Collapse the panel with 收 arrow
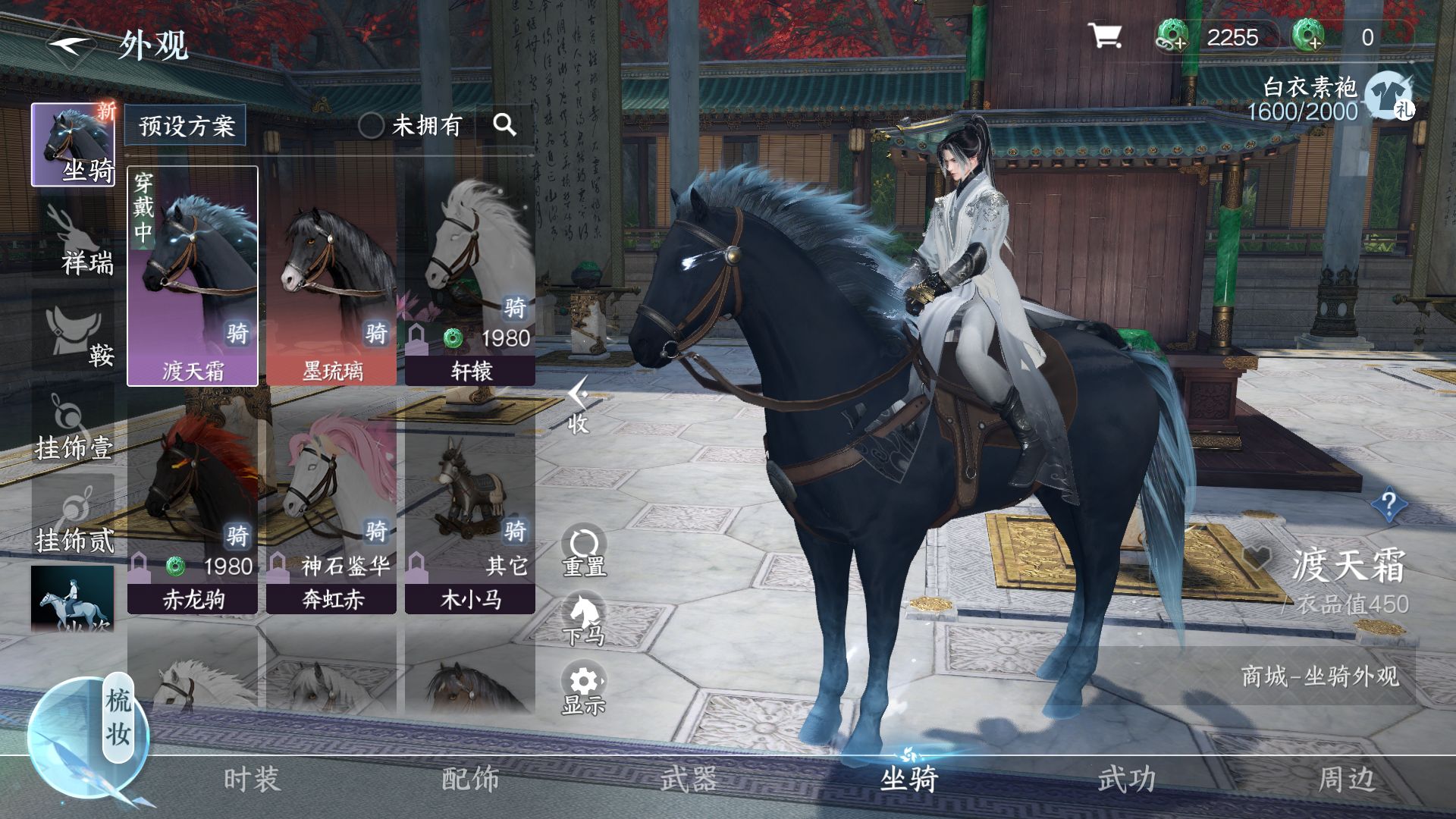This screenshot has width=1456, height=819. (579, 406)
